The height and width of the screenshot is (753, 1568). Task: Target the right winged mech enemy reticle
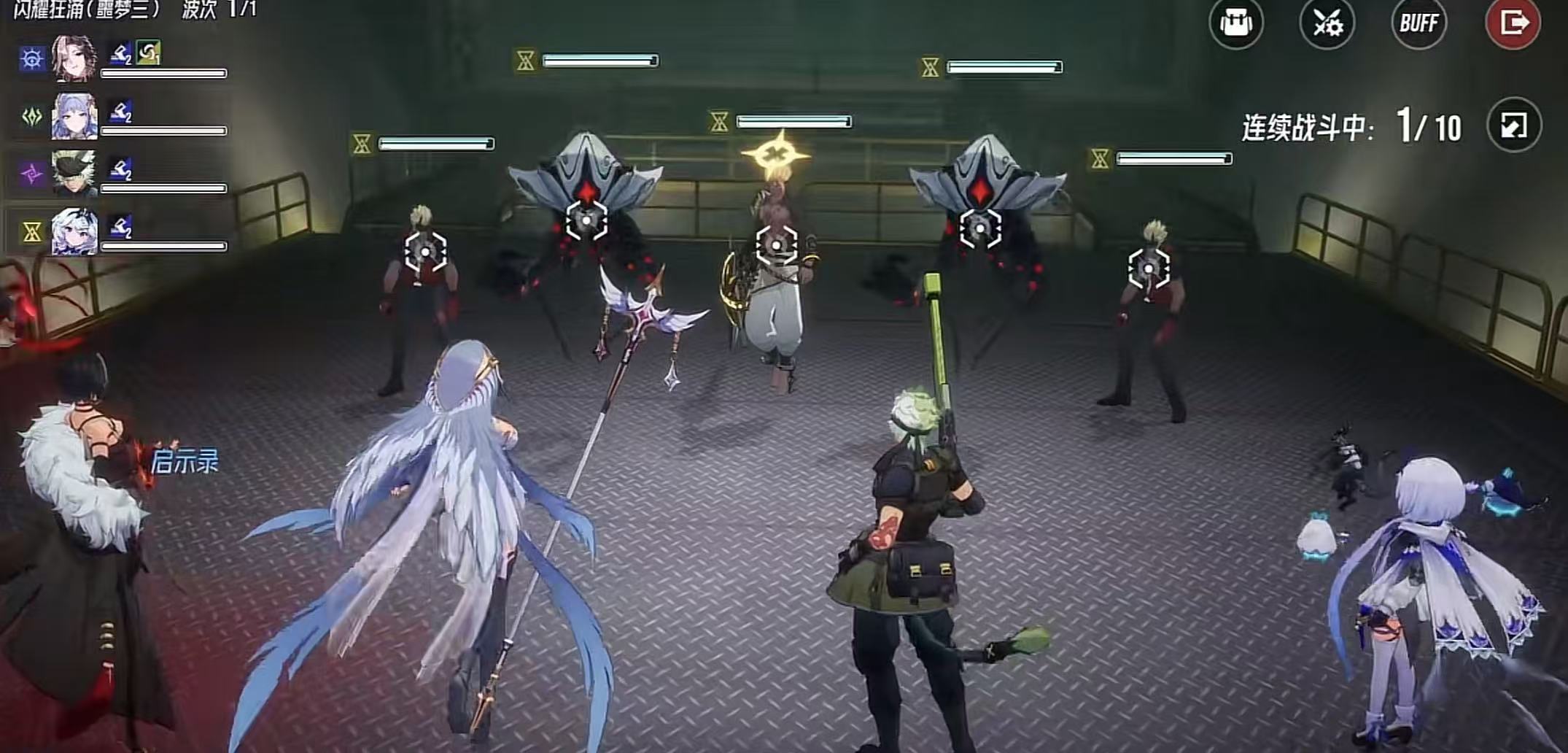coord(979,228)
